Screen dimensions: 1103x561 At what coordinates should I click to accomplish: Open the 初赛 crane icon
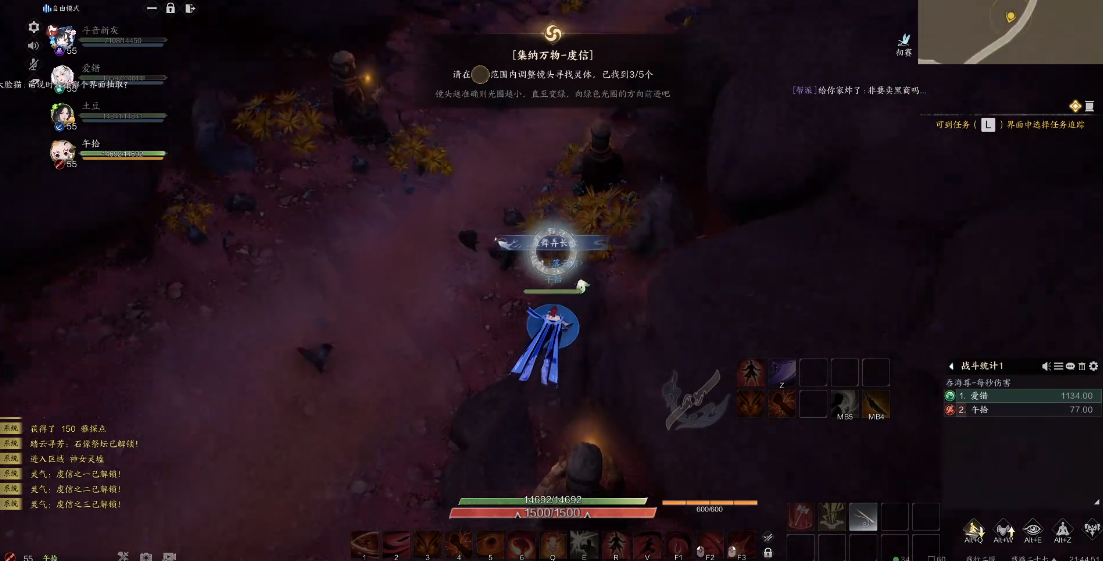pos(904,41)
